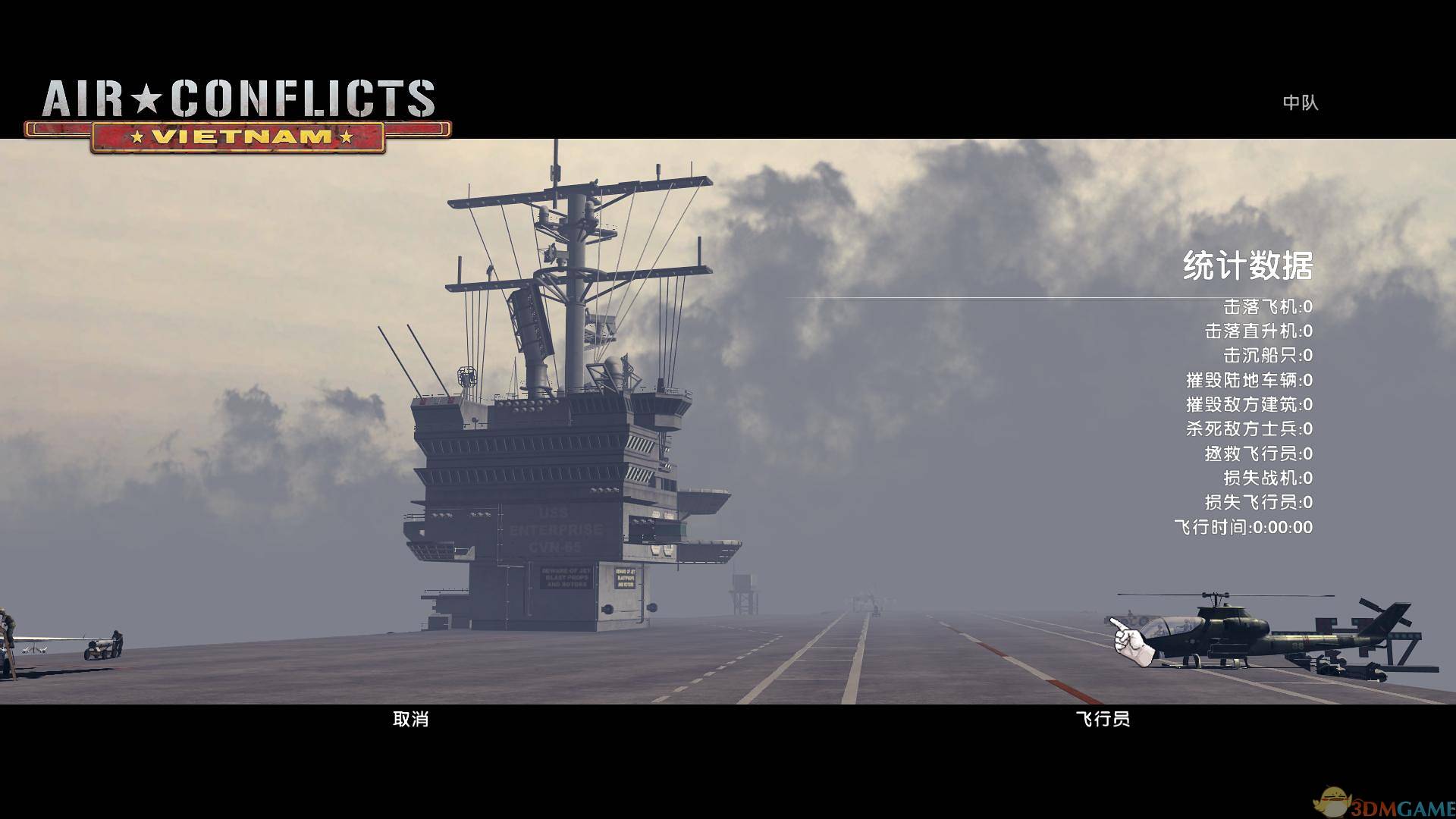Click the divider line under 统计数据
The image size is (1456, 819).
pyautogui.click(x=1062, y=293)
